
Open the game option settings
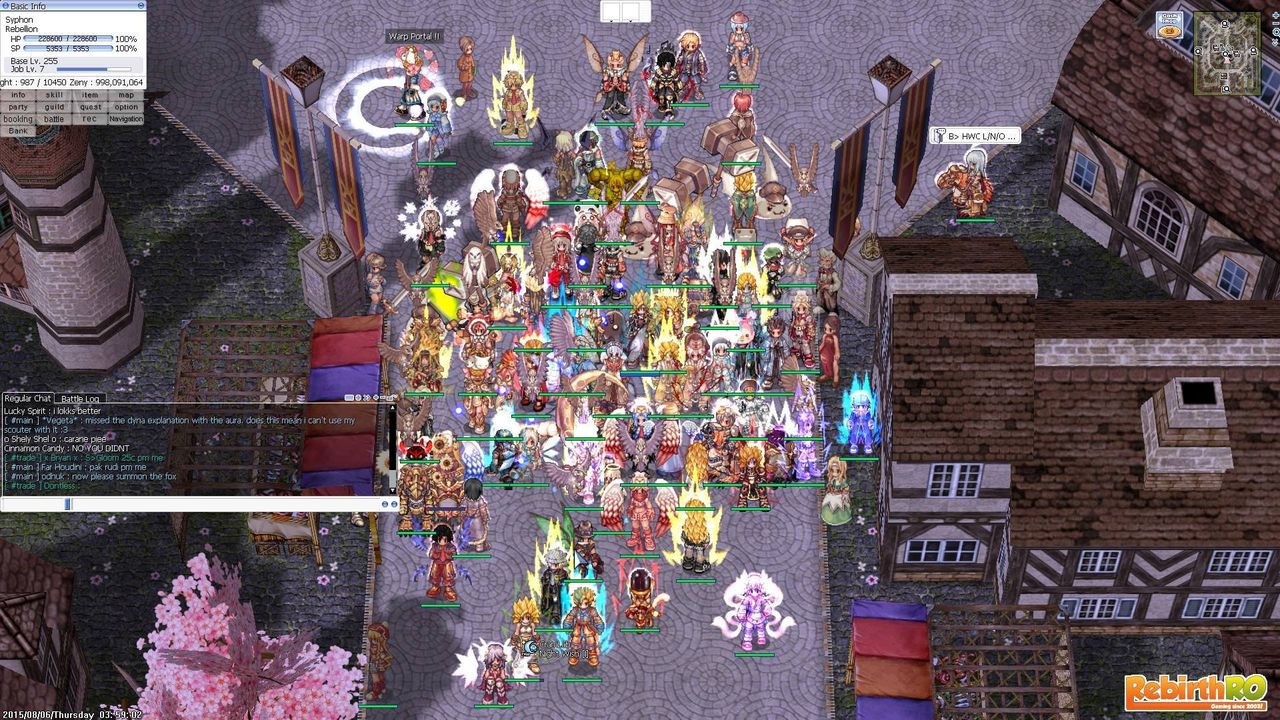click(x=126, y=106)
